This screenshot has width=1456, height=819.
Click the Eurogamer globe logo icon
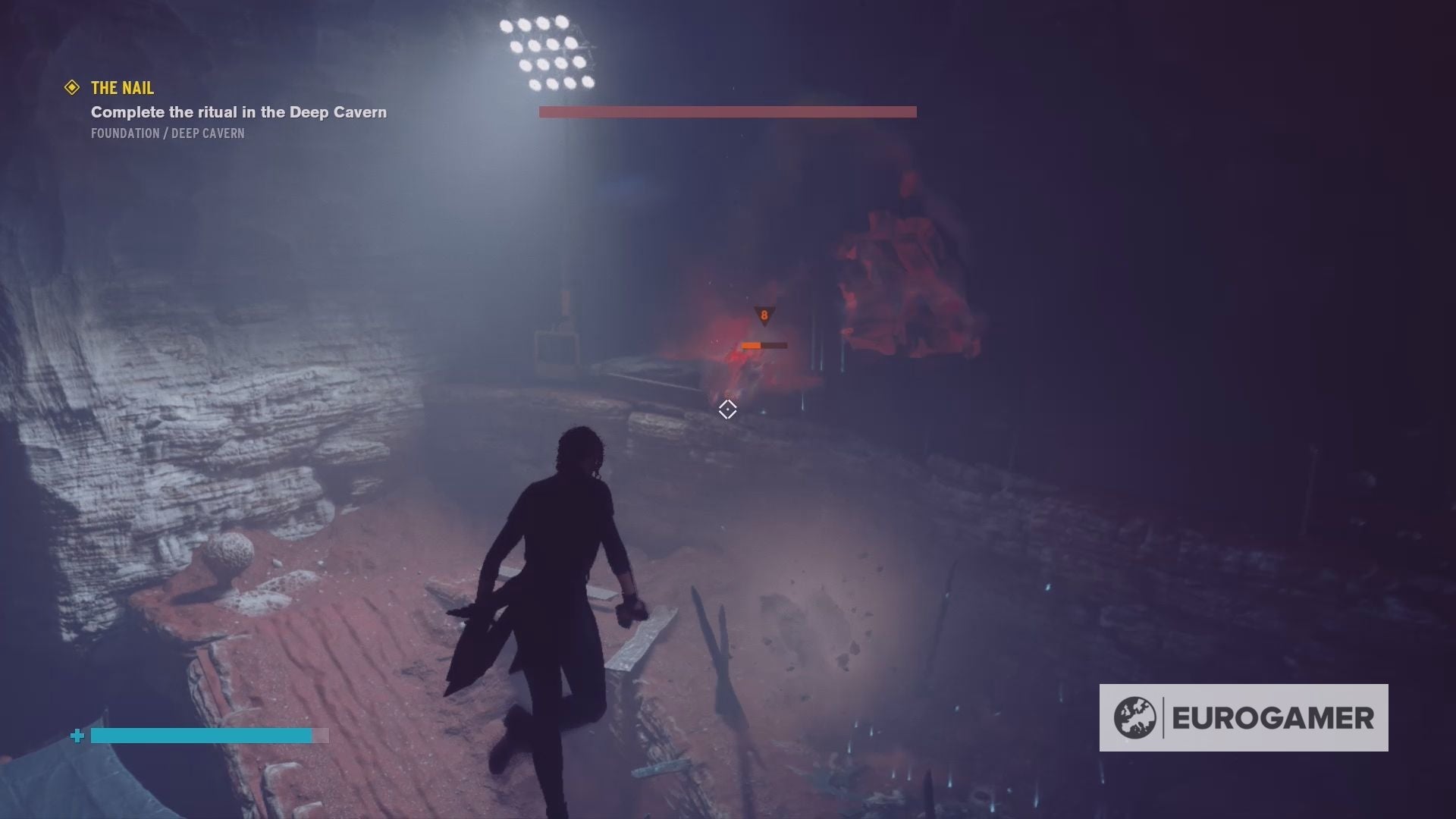point(1134,716)
